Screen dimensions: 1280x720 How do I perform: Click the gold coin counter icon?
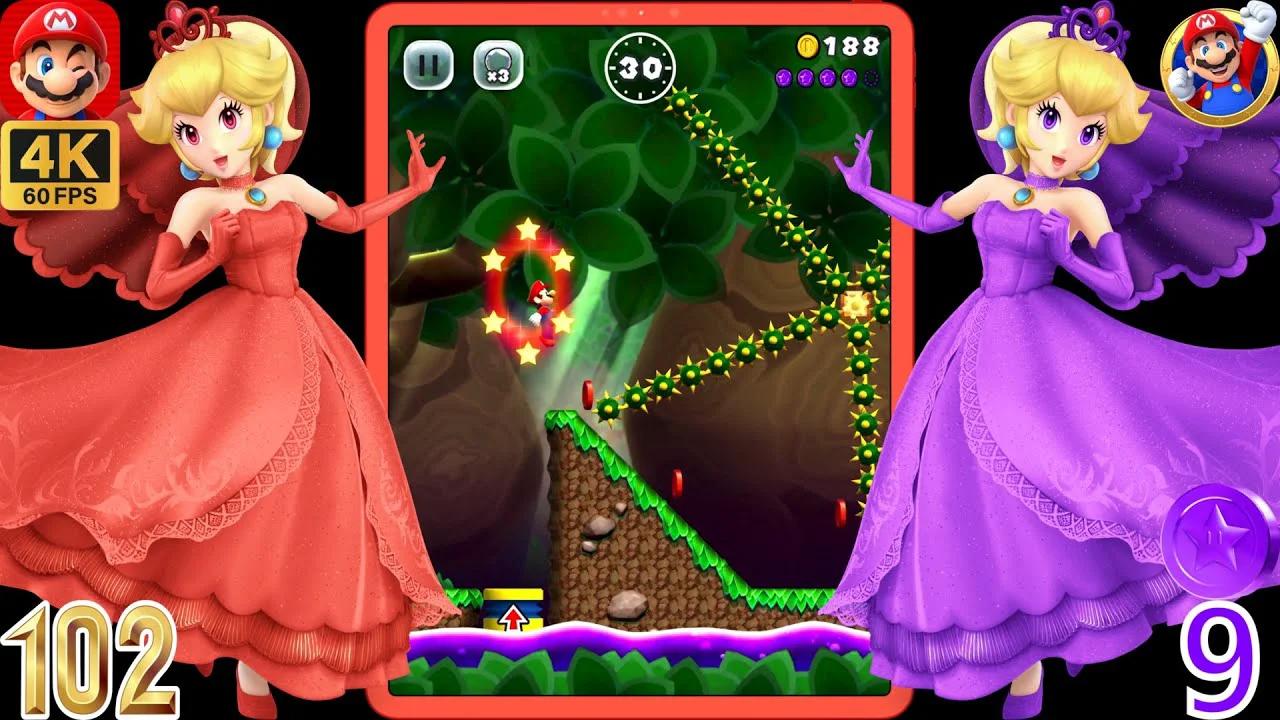[x=806, y=45]
